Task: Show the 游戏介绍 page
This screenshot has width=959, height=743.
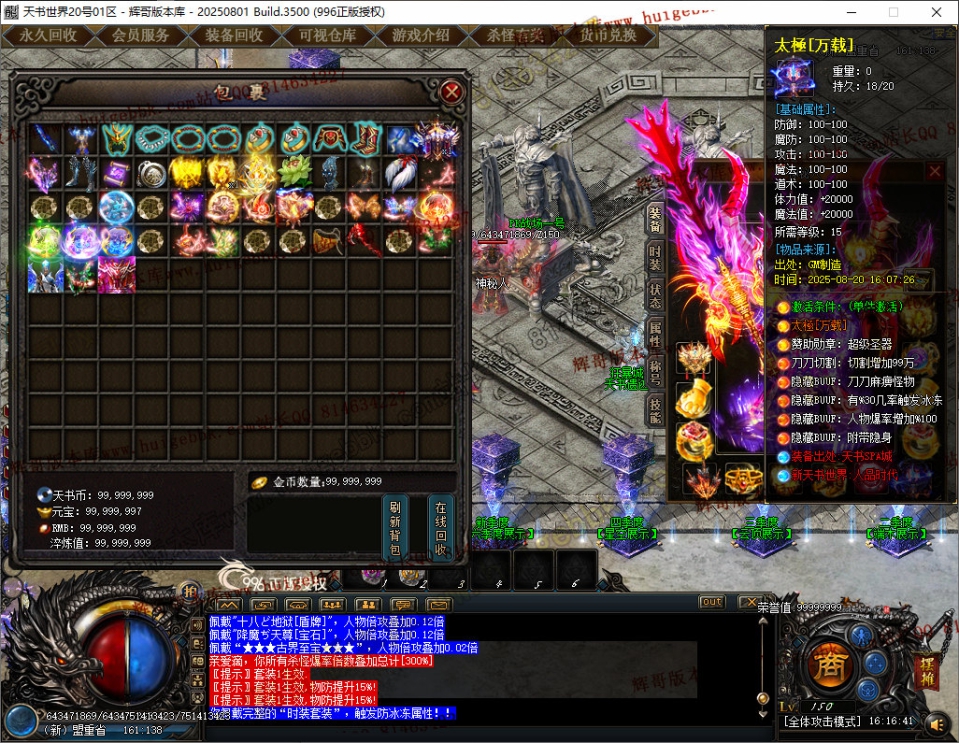Action: 420,35
